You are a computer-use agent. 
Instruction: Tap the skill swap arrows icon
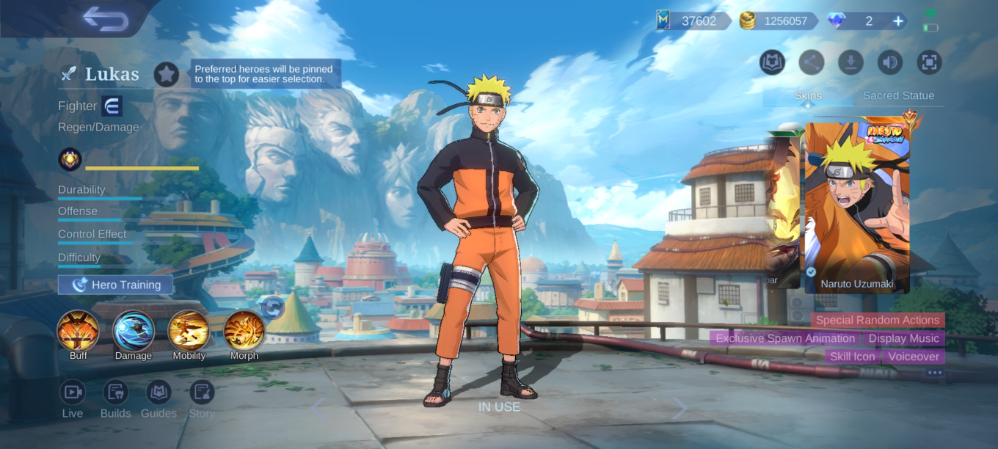point(270,305)
